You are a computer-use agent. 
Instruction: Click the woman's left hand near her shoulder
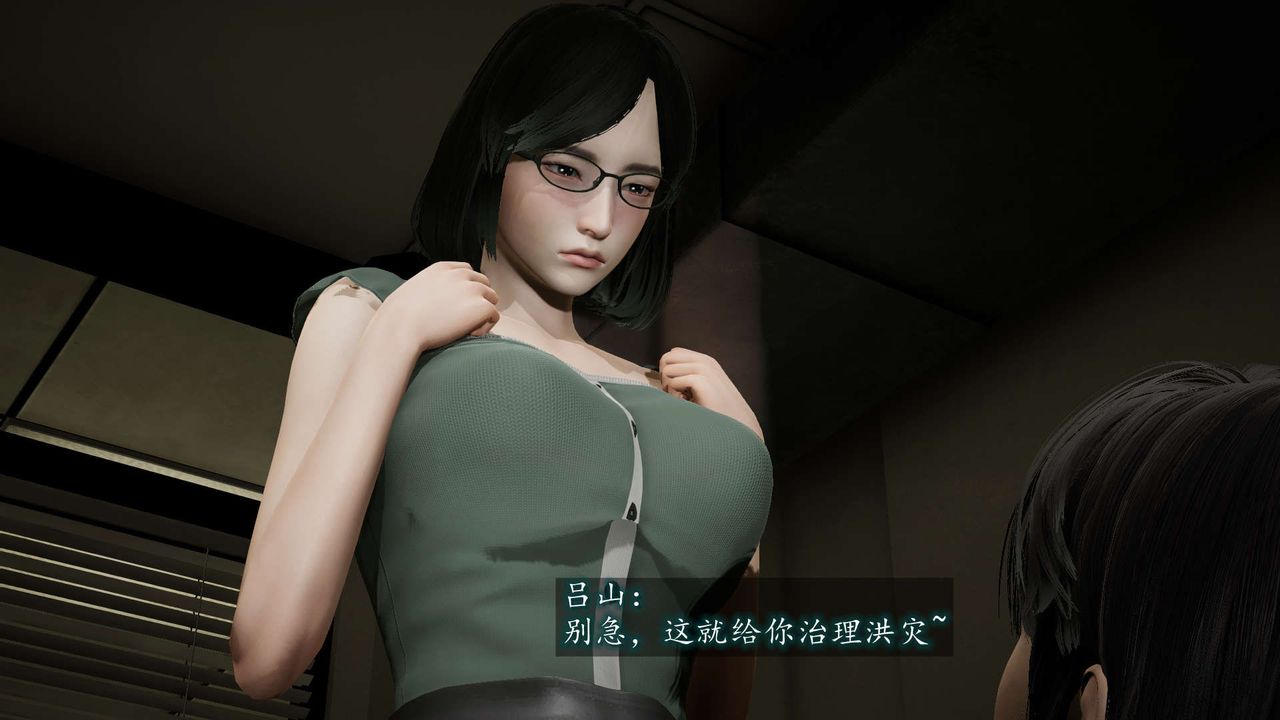[455, 300]
